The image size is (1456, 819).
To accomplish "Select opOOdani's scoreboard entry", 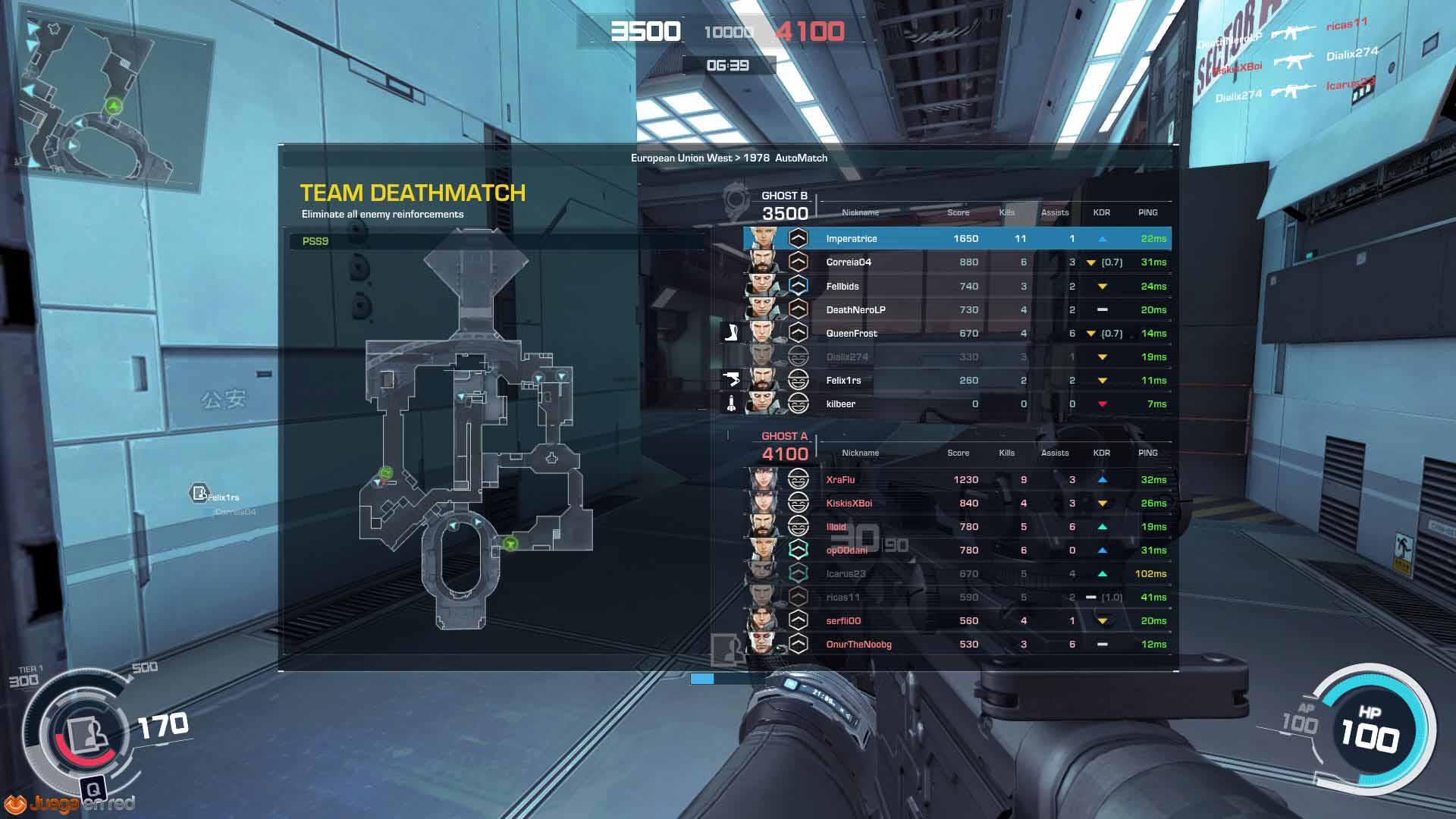I will point(957,551).
